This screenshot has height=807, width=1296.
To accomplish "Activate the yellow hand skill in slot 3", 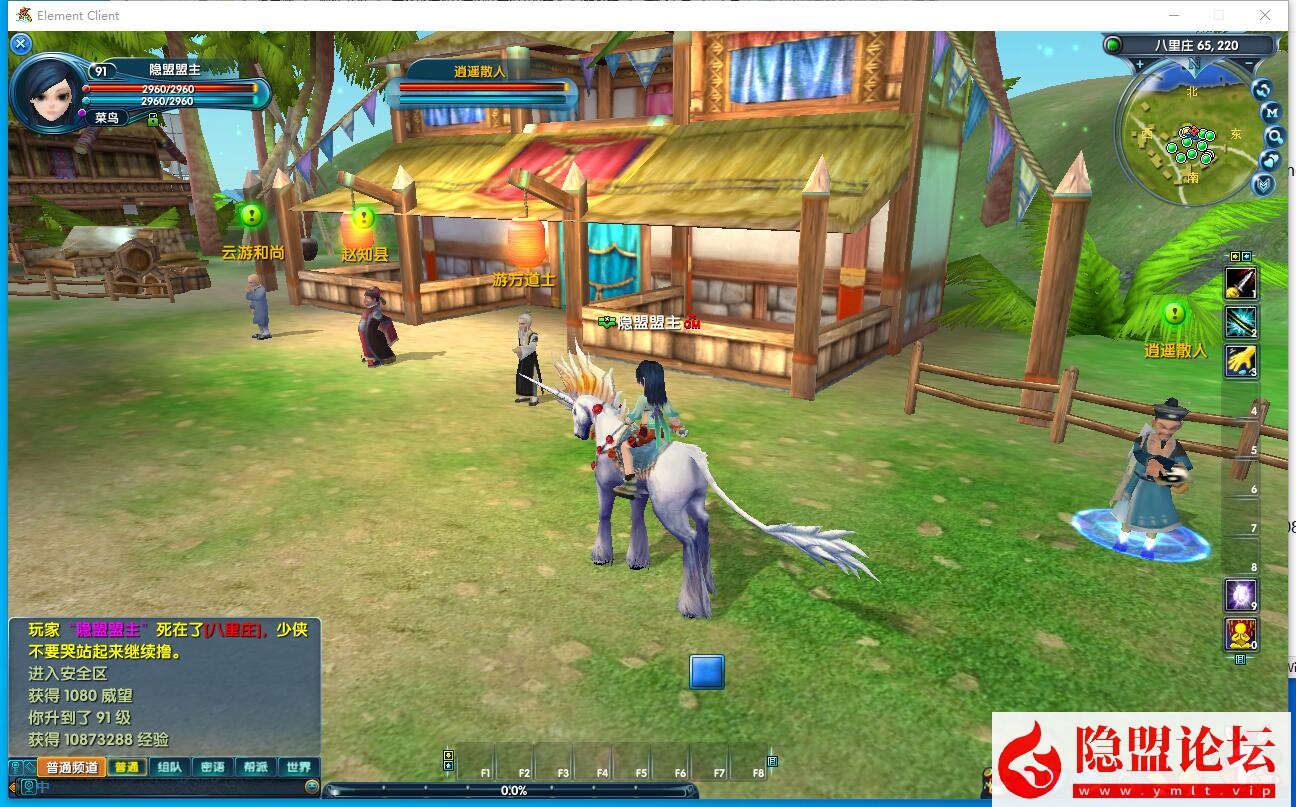I will click(1241, 361).
